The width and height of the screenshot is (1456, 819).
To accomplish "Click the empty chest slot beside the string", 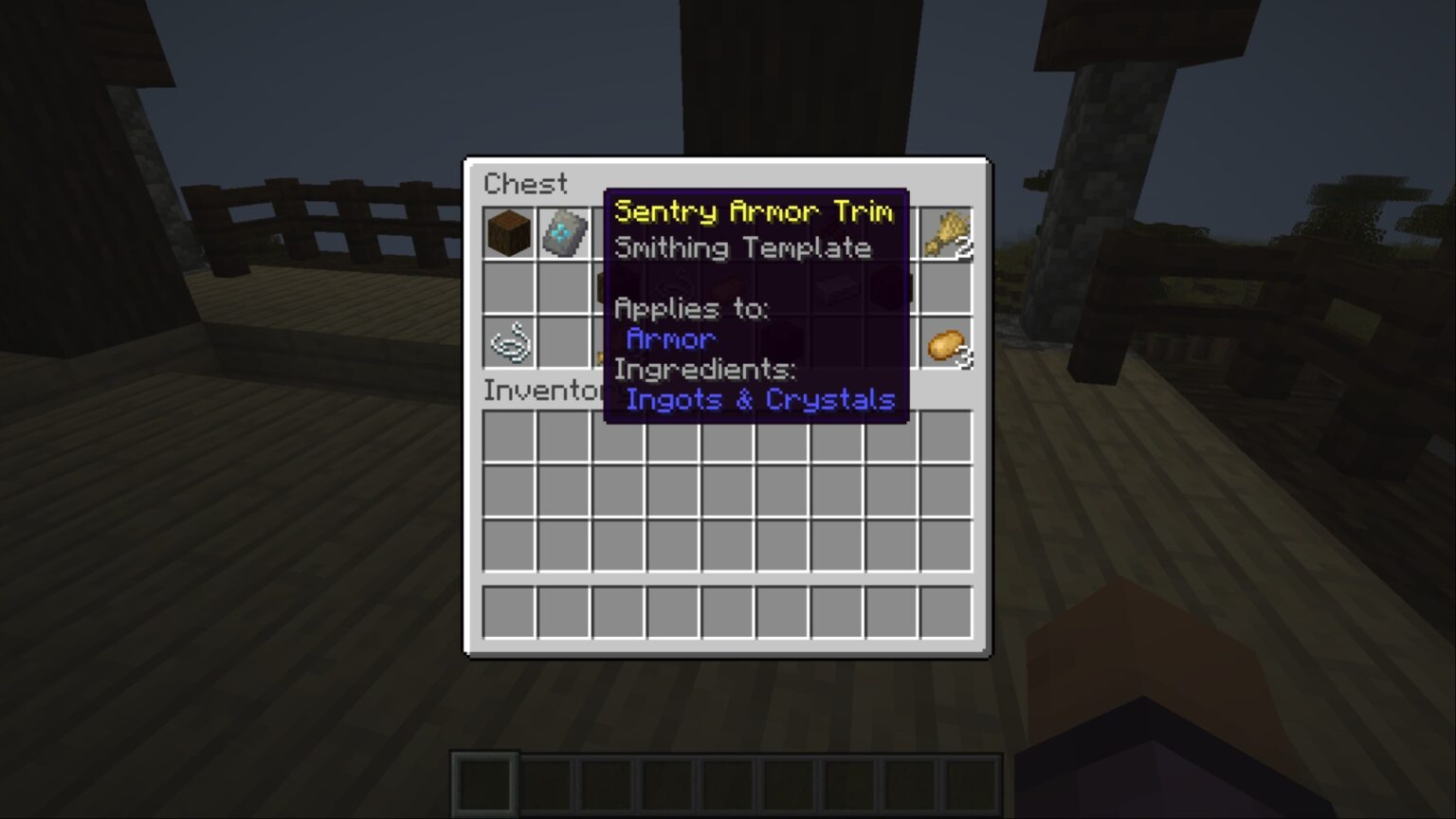I will (563, 346).
